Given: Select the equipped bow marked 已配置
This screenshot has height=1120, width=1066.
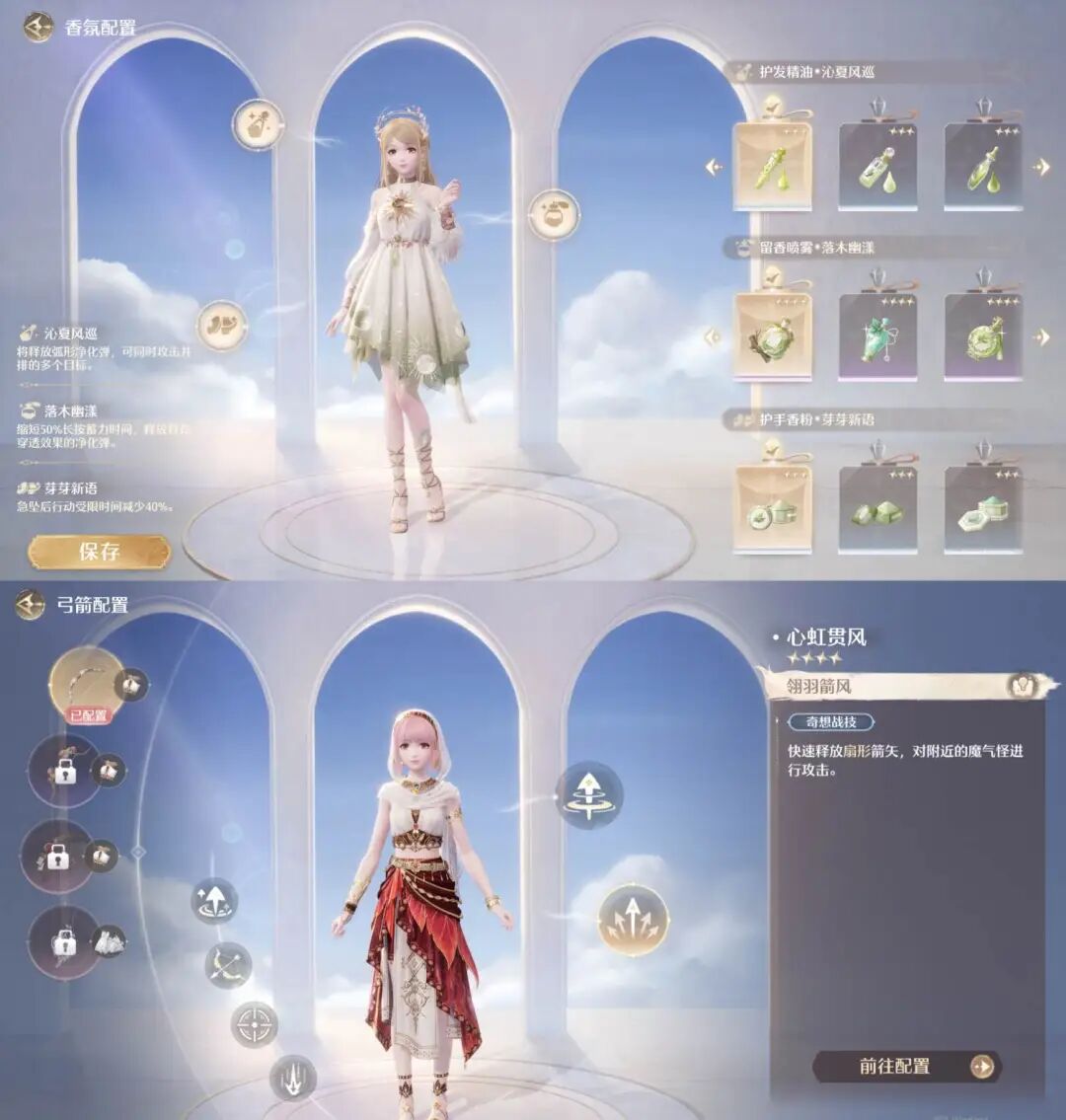Looking at the screenshot, I should pos(87,683).
